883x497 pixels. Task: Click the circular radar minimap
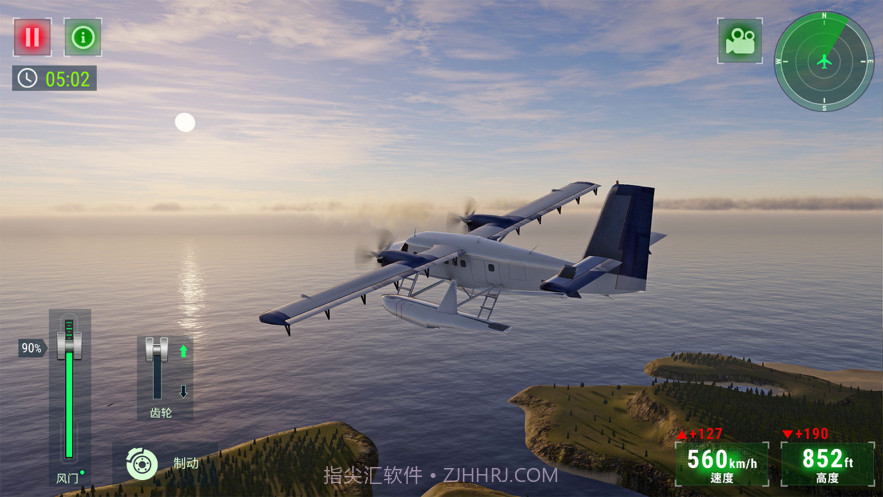(x=824, y=61)
